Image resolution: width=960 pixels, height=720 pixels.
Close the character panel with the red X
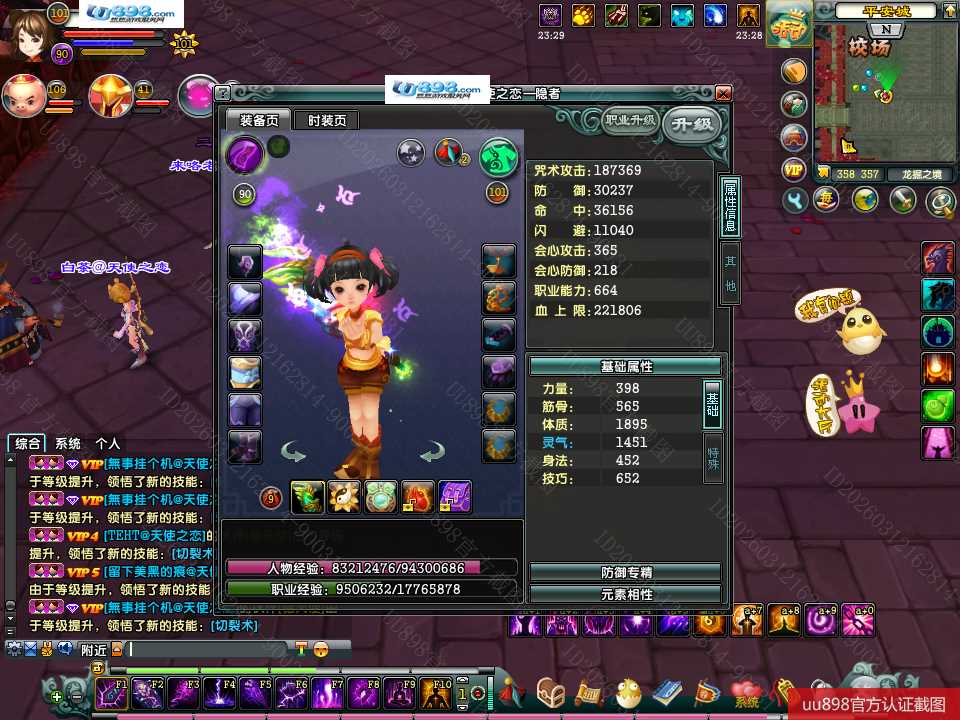723,93
